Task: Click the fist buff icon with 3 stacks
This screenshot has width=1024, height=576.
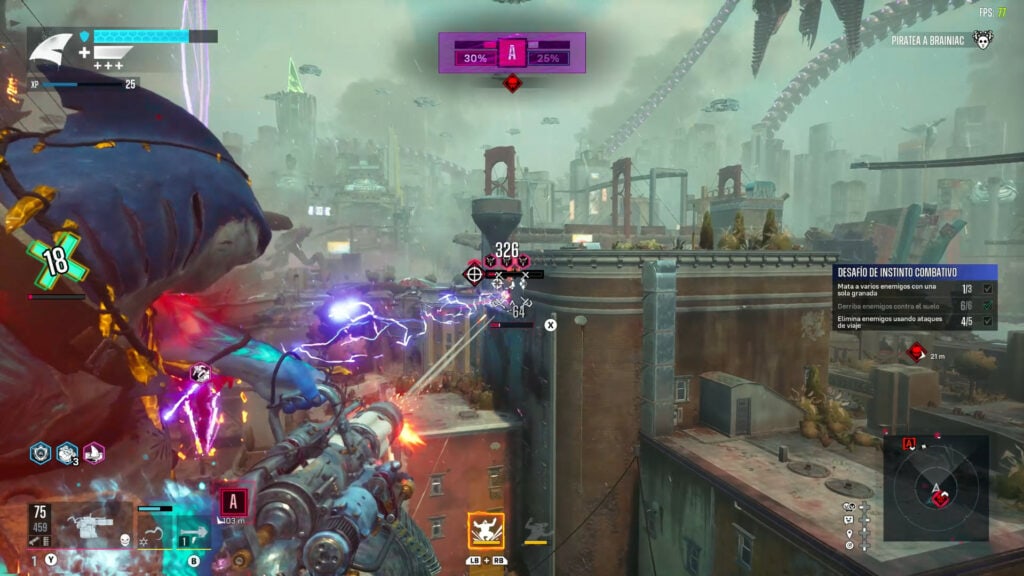Action: tap(67, 453)
